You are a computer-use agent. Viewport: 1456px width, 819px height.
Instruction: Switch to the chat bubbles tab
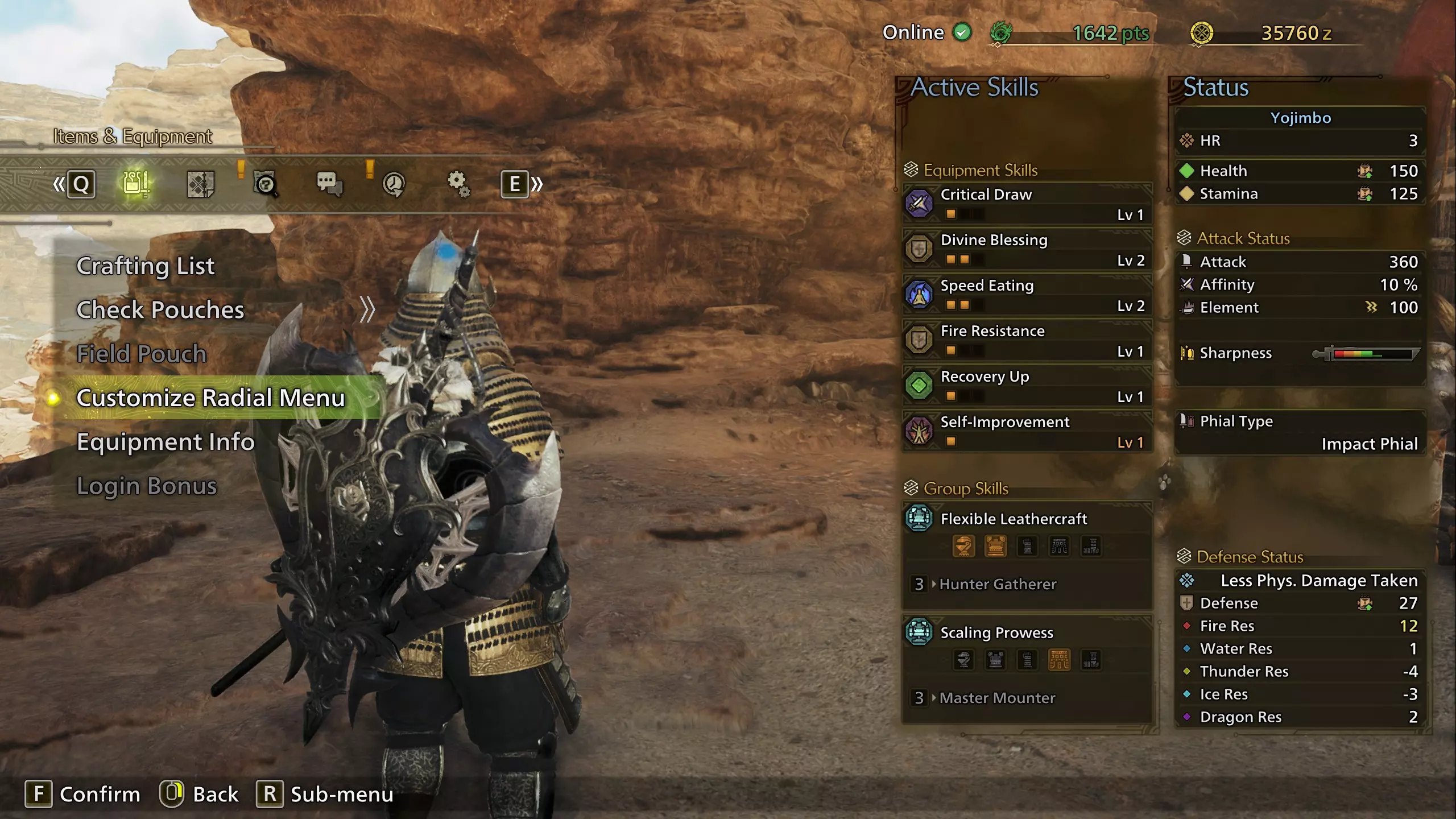(x=329, y=184)
